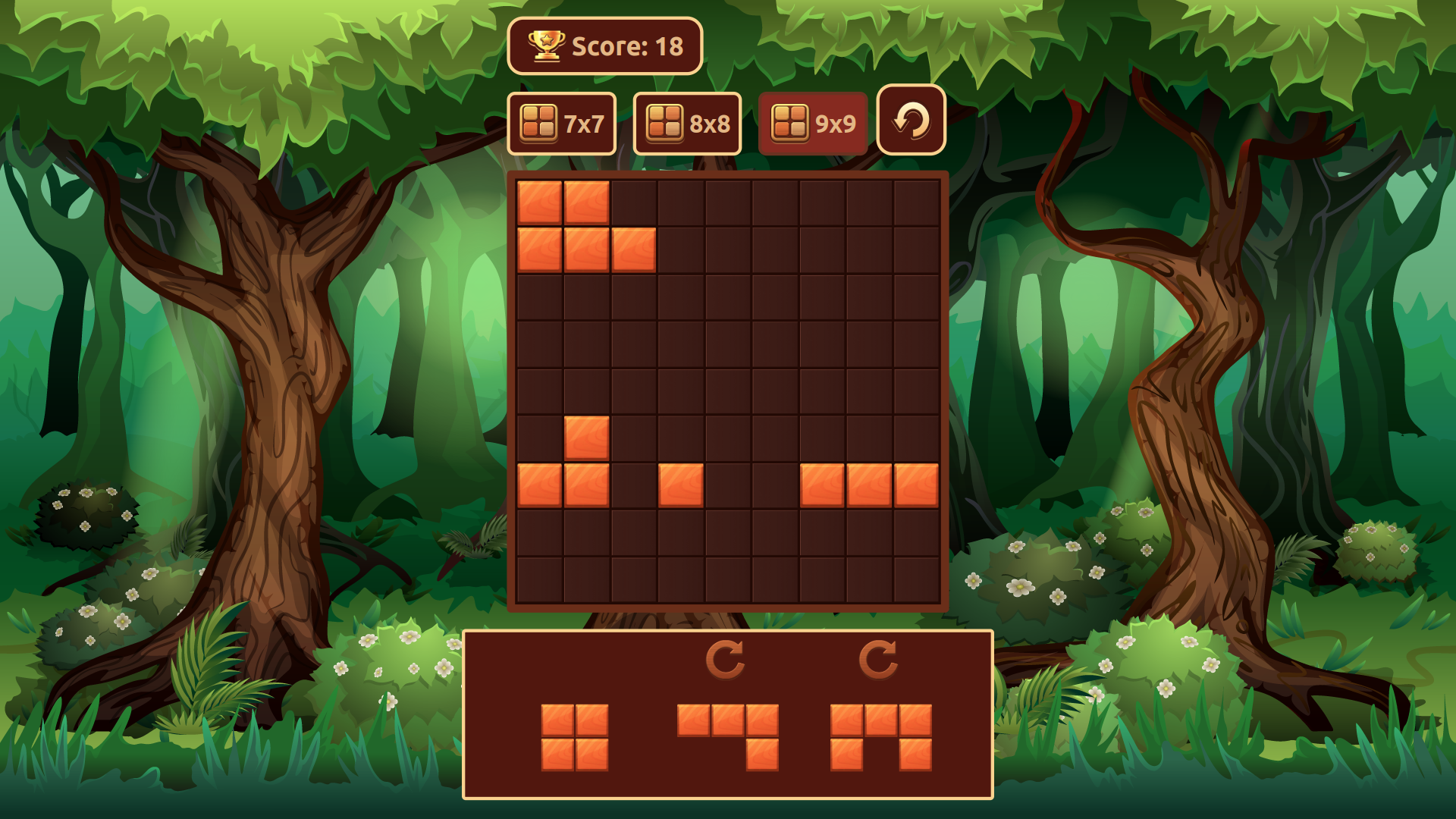Click the grid icon inside the 7x7 button
Screen dimensions: 1456x819
click(x=538, y=121)
